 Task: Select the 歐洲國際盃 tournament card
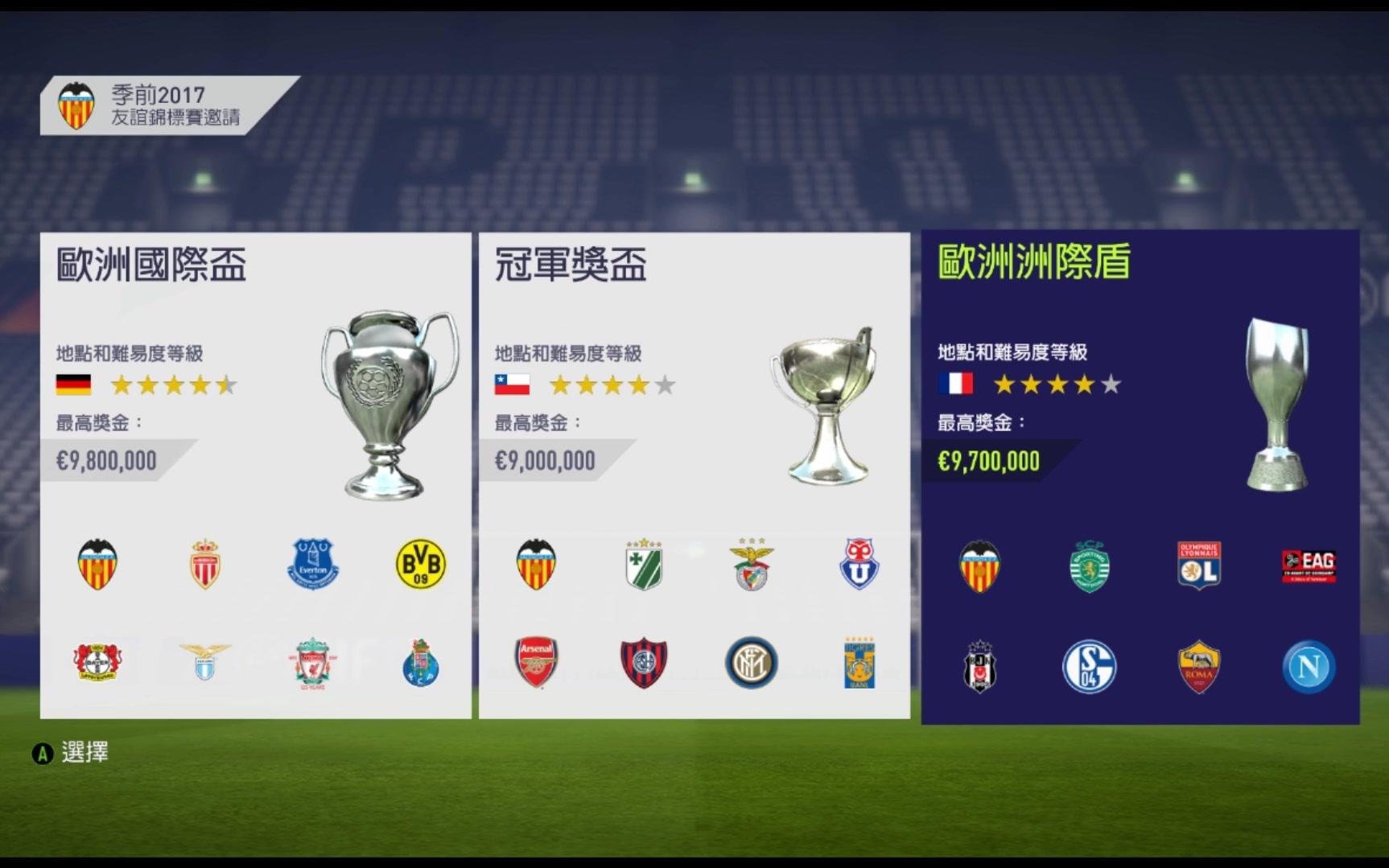pyautogui.click(x=255, y=475)
